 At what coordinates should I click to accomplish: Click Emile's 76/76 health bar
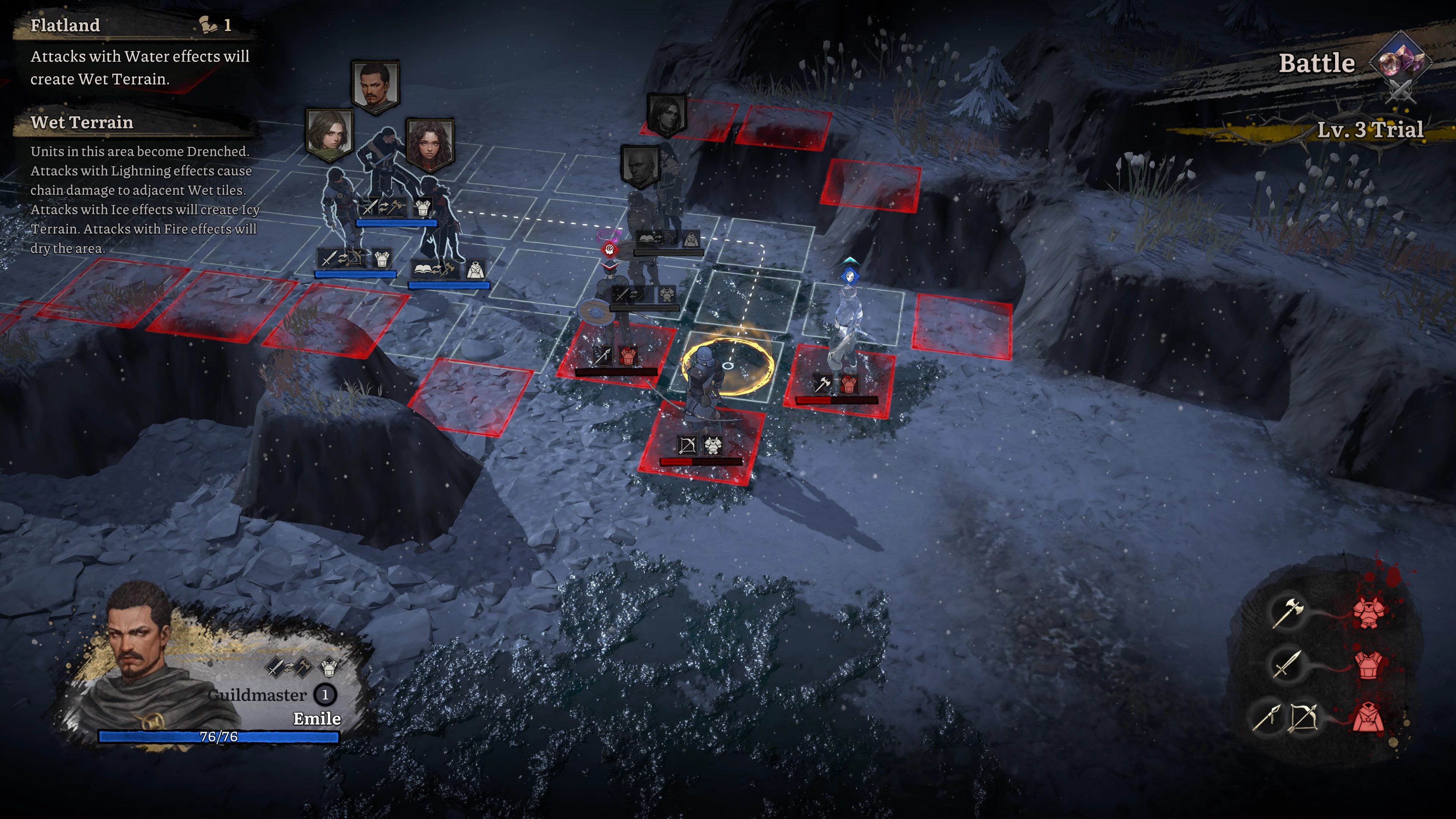[x=218, y=736]
